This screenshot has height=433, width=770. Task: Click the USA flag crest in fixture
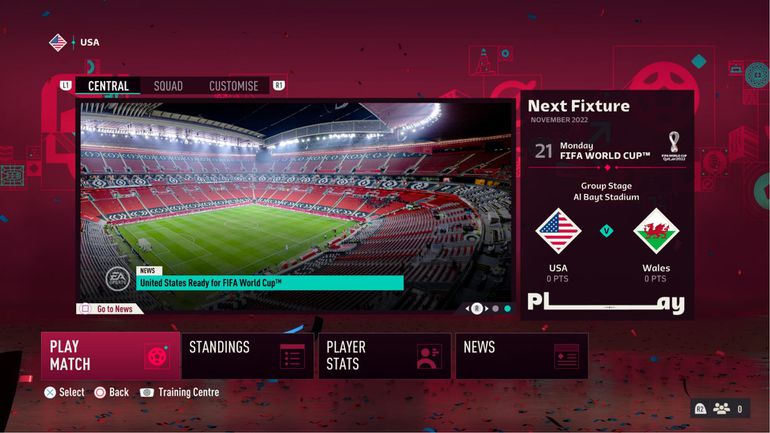click(558, 231)
